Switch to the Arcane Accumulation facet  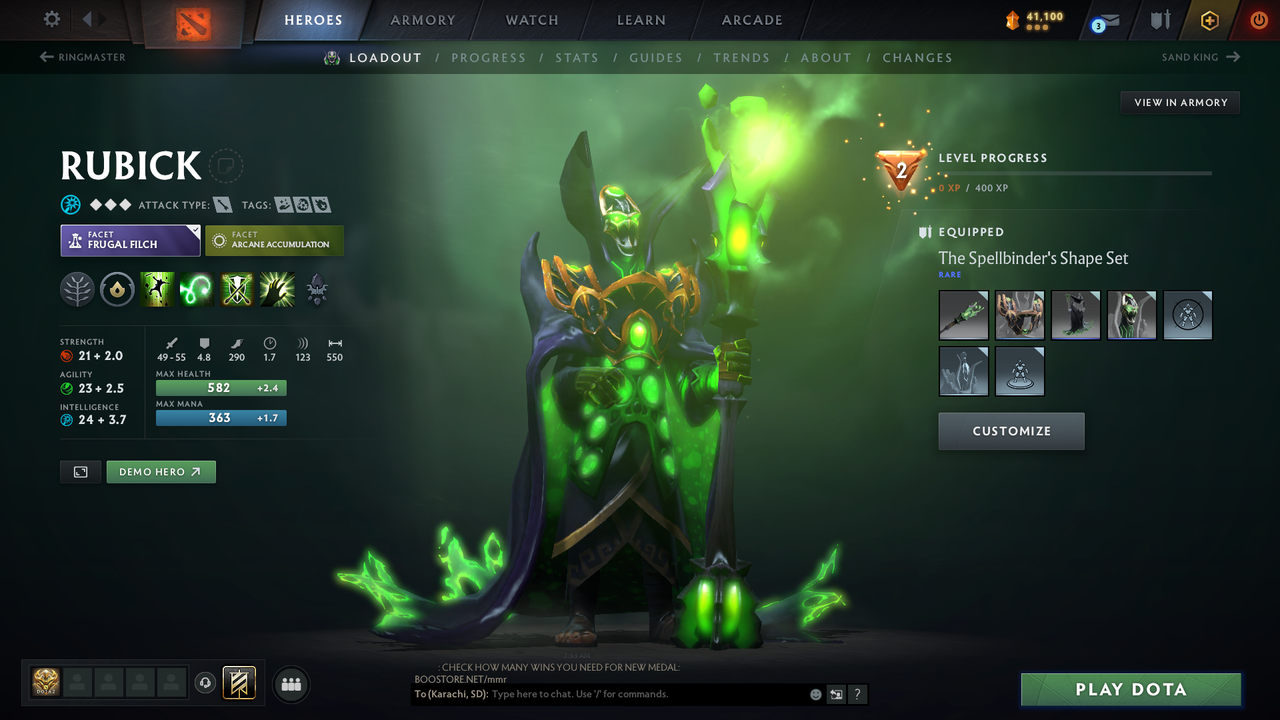click(x=274, y=240)
